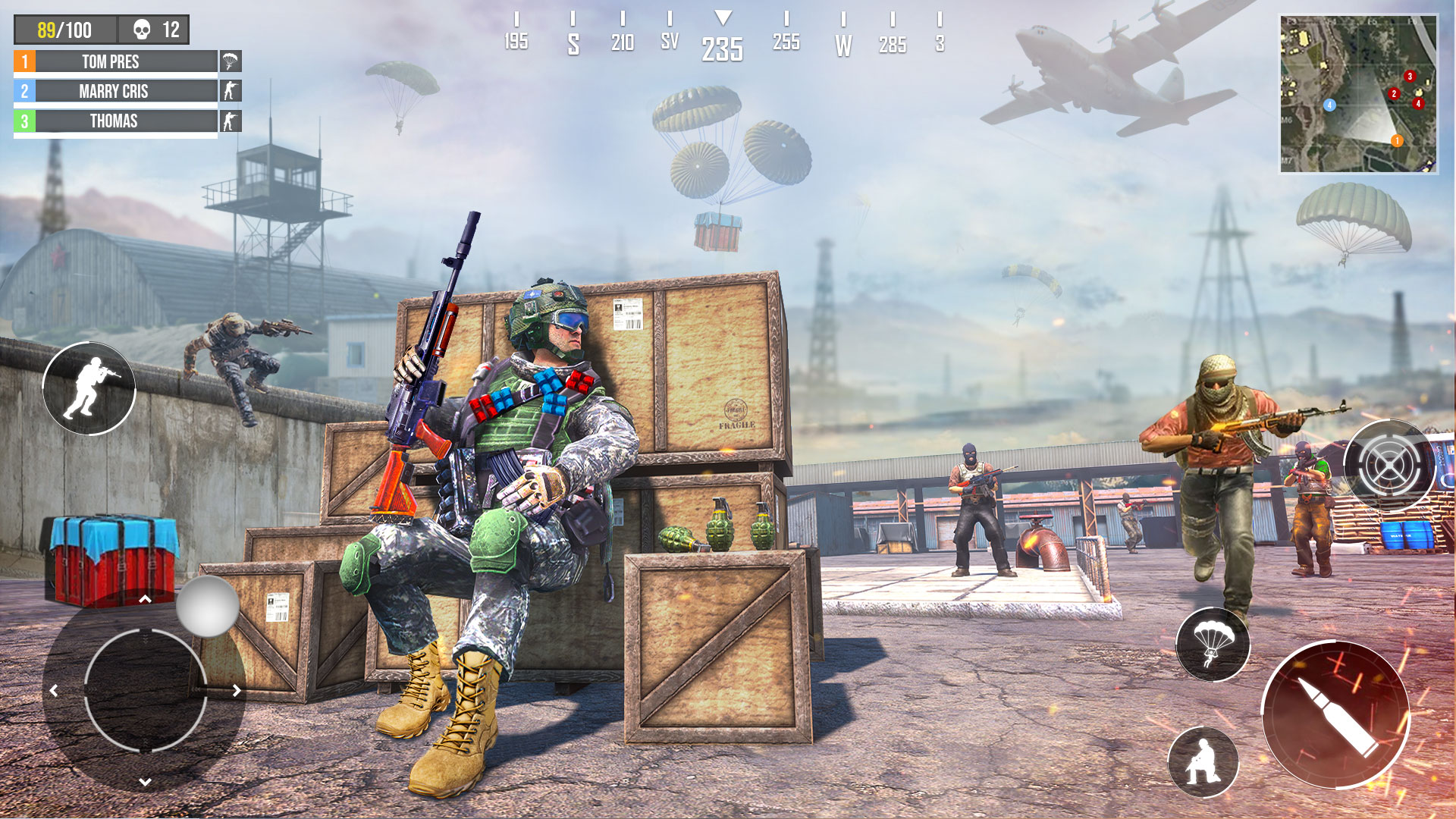The width and height of the screenshot is (1456, 819).
Task: Click the movement joystick down arrow
Action: [x=145, y=781]
